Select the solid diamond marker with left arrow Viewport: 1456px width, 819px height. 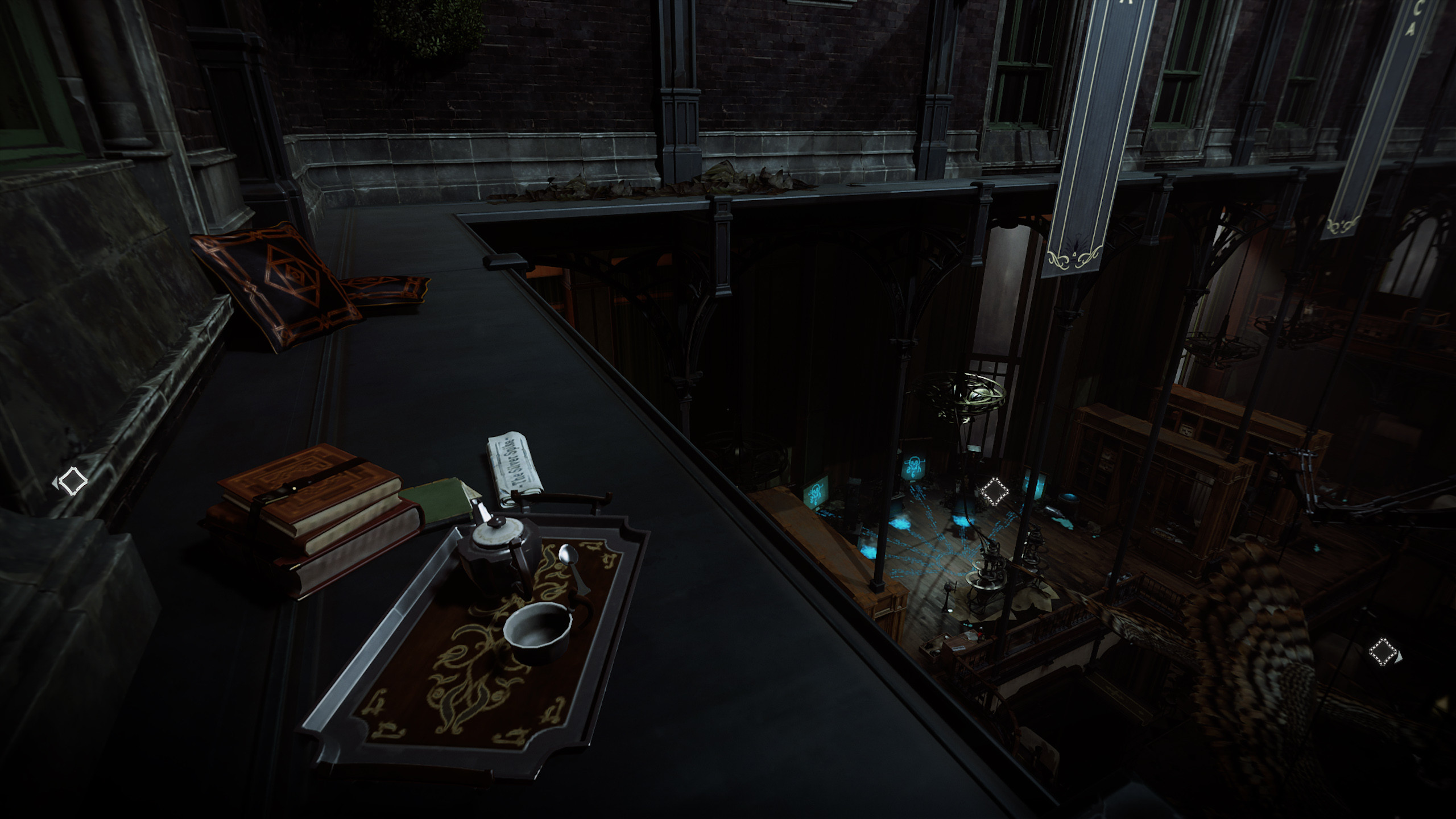(72, 481)
